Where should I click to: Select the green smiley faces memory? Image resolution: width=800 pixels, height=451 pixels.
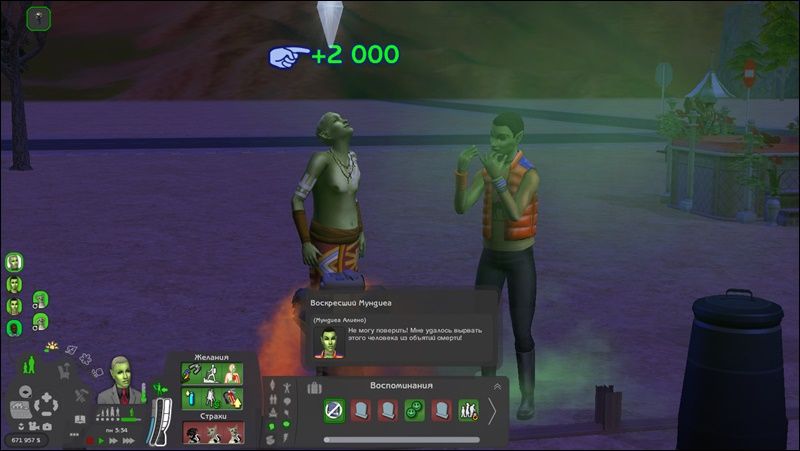(x=414, y=410)
